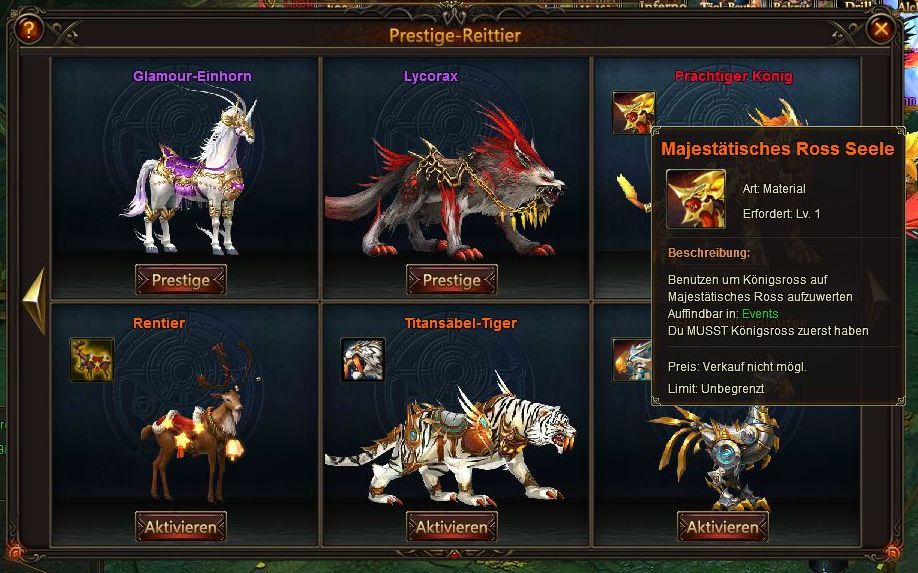The image size is (918, 573).
Task: Prestige the Glamour-Einhorn mount
Action: click(181, 280)
